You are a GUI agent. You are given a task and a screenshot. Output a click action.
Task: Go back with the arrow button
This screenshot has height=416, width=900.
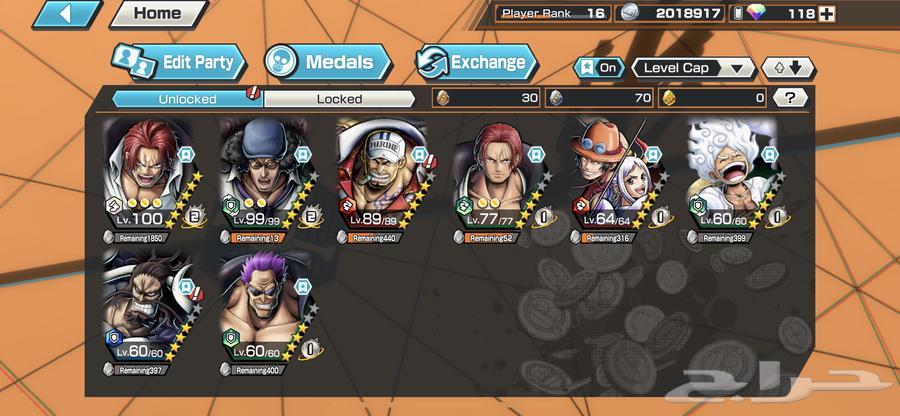(x=67, y=14)
